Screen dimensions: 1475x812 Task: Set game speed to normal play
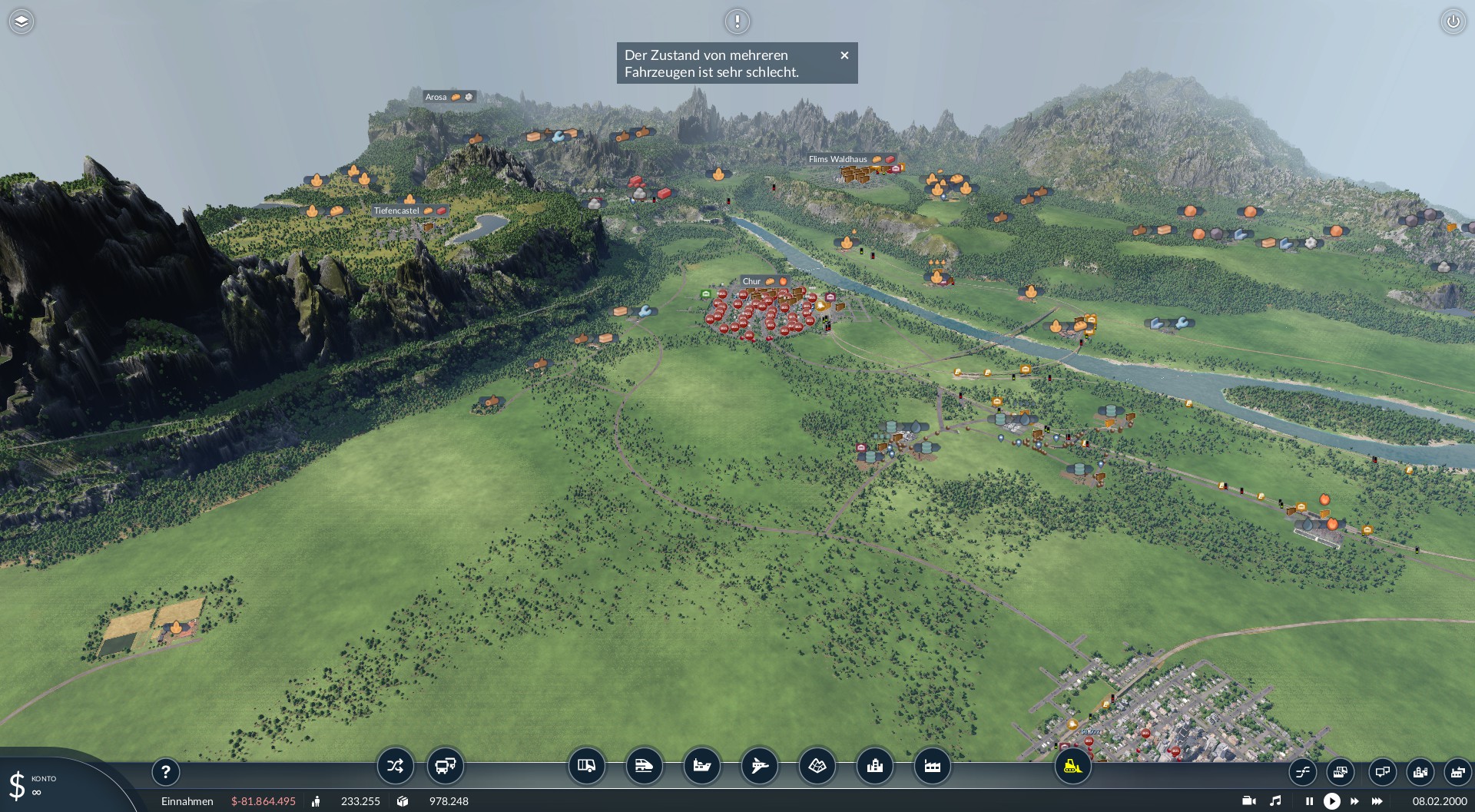pyautogui.click(x=1332, y=801)
